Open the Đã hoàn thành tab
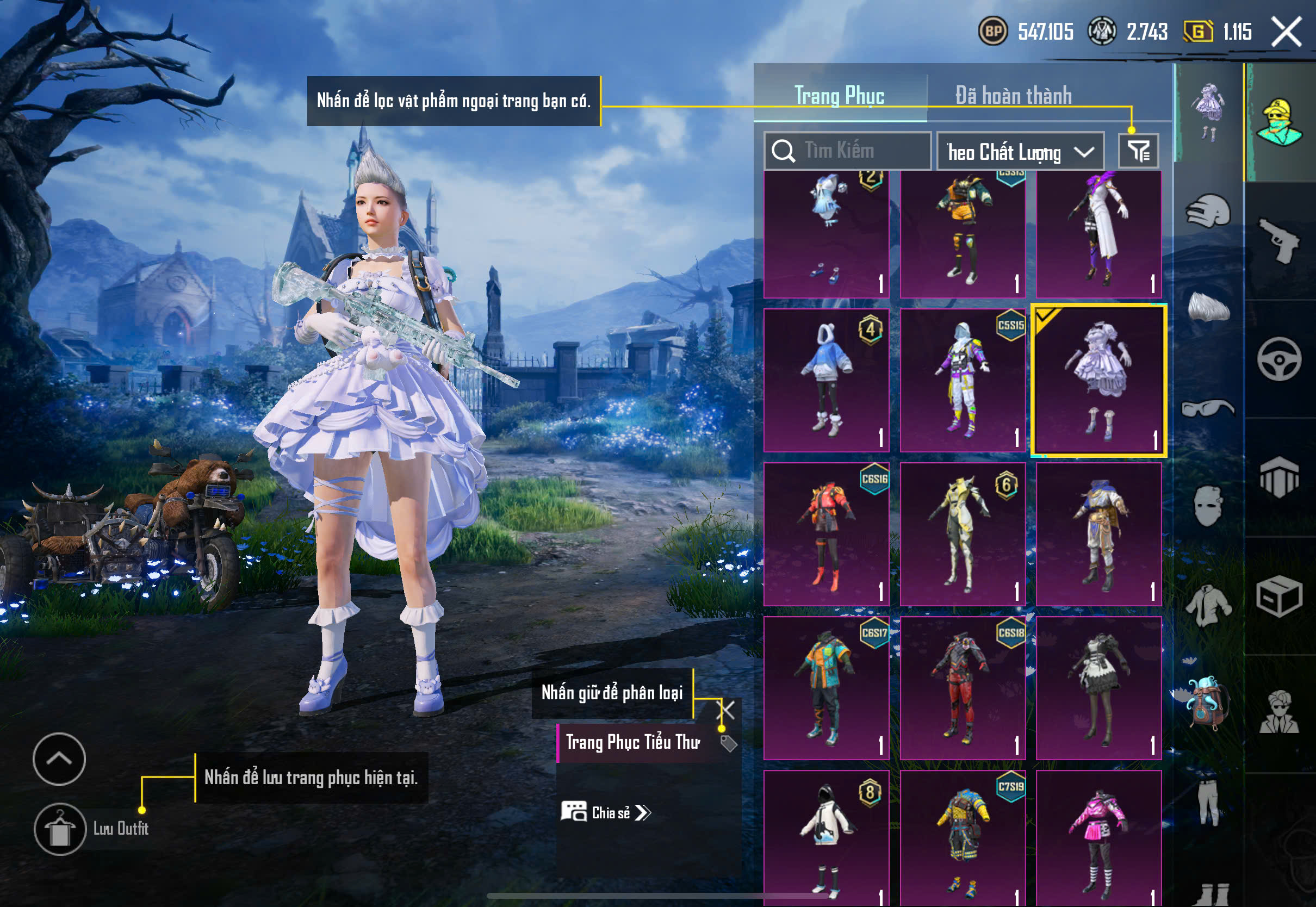 (x=1013, y=96)
